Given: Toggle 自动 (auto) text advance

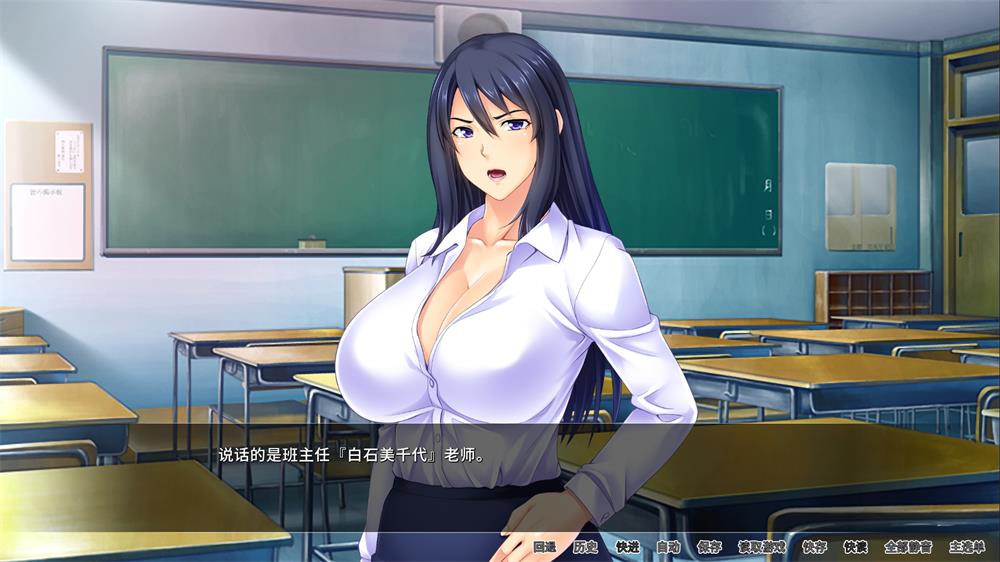Looking at the screenshot, I should tap(668, 547).
